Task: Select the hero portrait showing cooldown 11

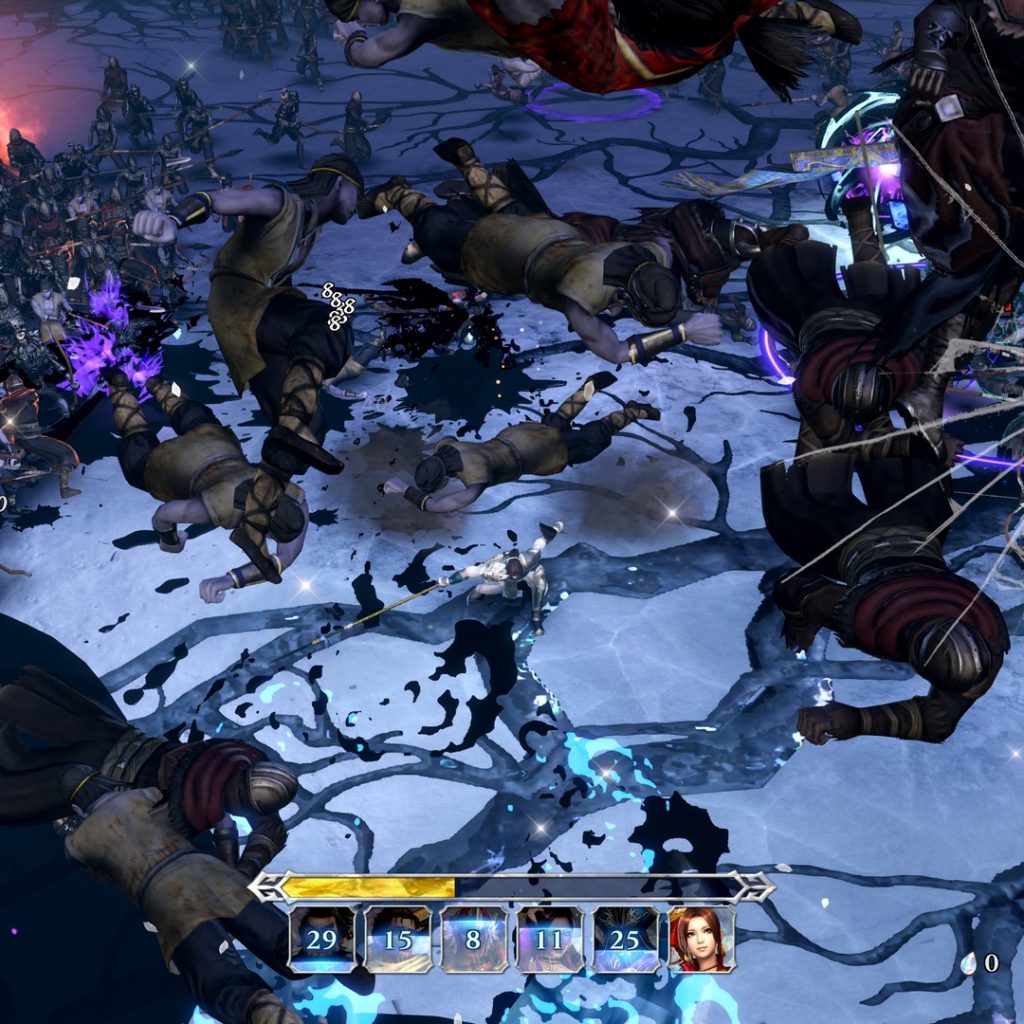Action: click(x=550, y=939)
